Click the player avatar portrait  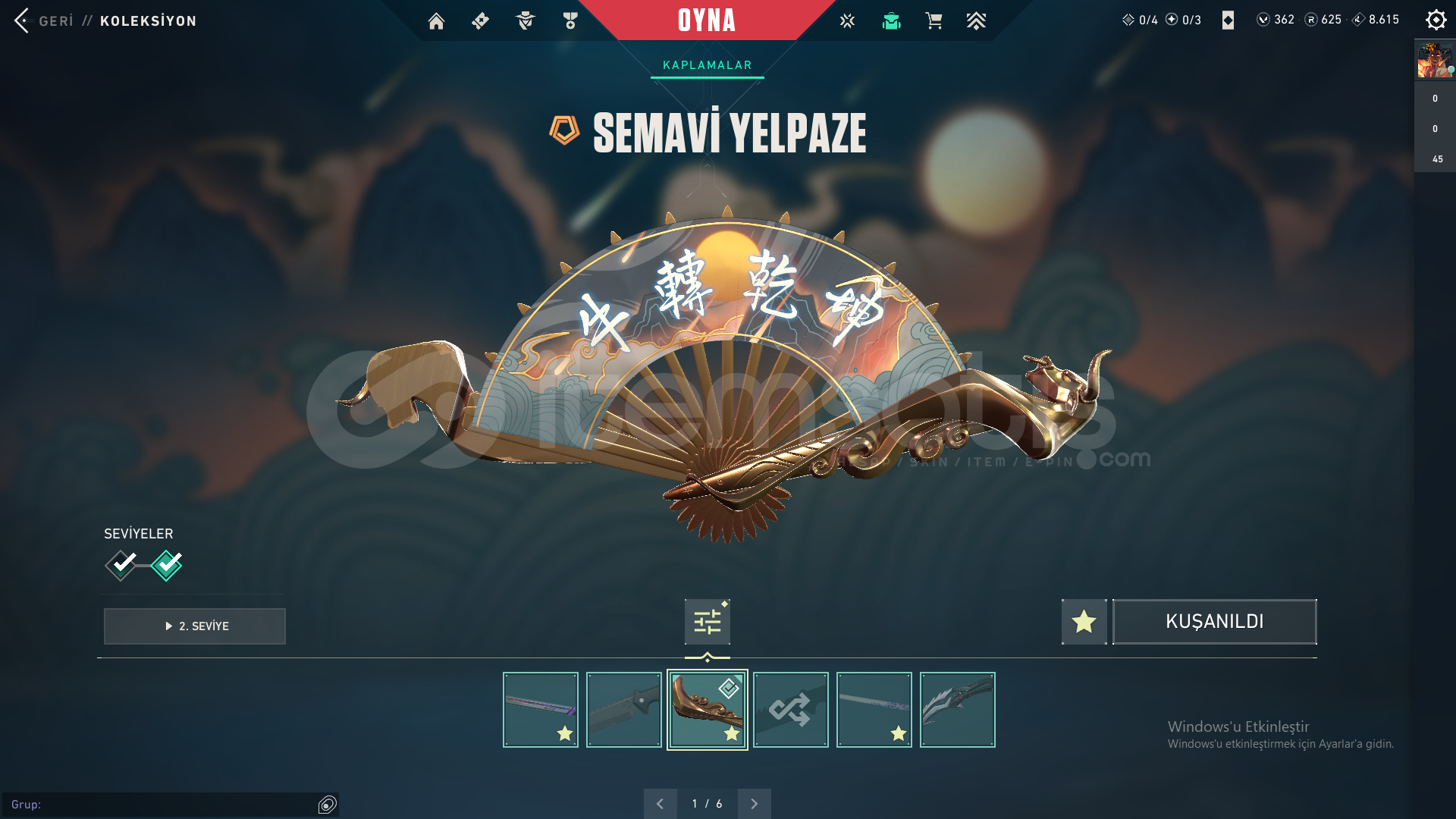(x=1434, y=61)
